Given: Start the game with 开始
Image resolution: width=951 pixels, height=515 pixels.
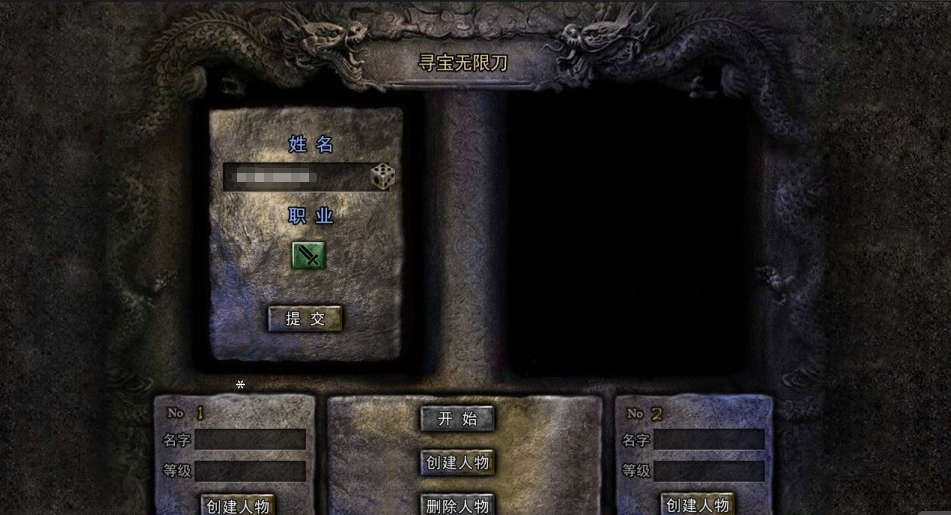Looking at the screenshot, I should [x=457, y=419].
